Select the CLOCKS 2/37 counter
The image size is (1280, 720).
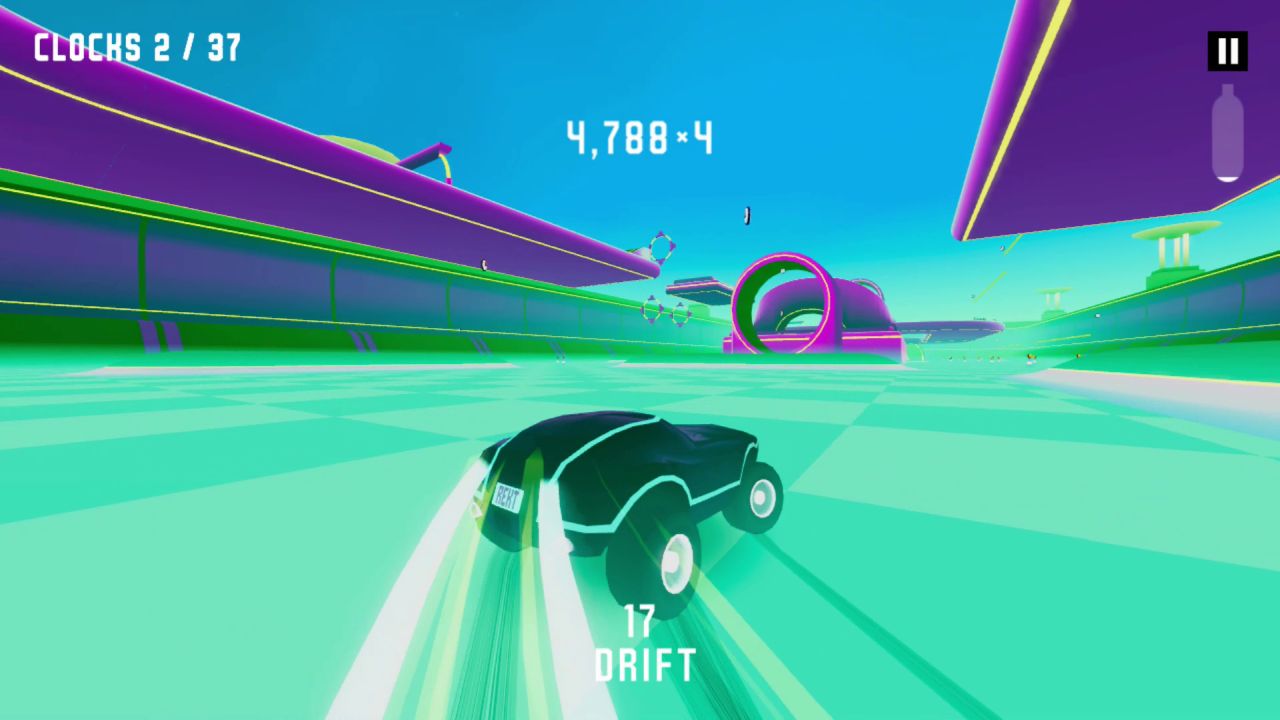pyautogui.click(x=135, y=46)
